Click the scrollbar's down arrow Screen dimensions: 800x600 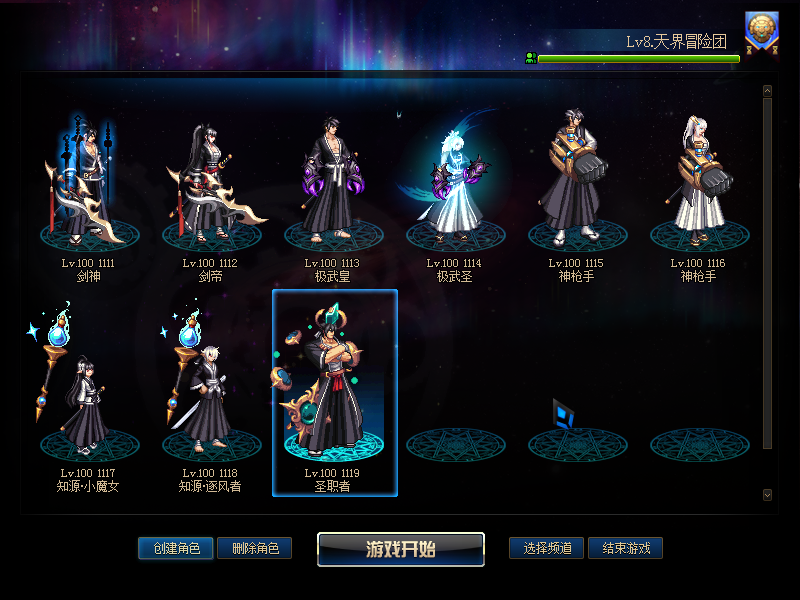pyautogui.click(x=767, y=494)
